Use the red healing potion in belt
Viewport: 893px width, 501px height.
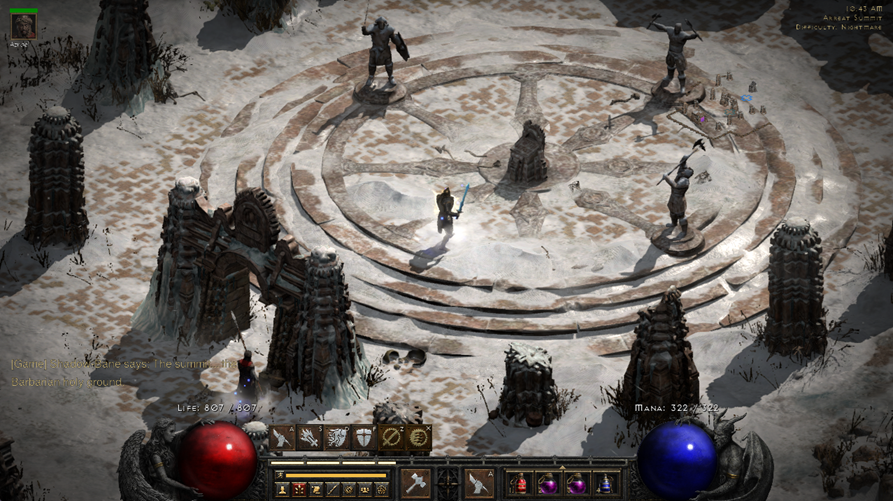tap(520, 484)
